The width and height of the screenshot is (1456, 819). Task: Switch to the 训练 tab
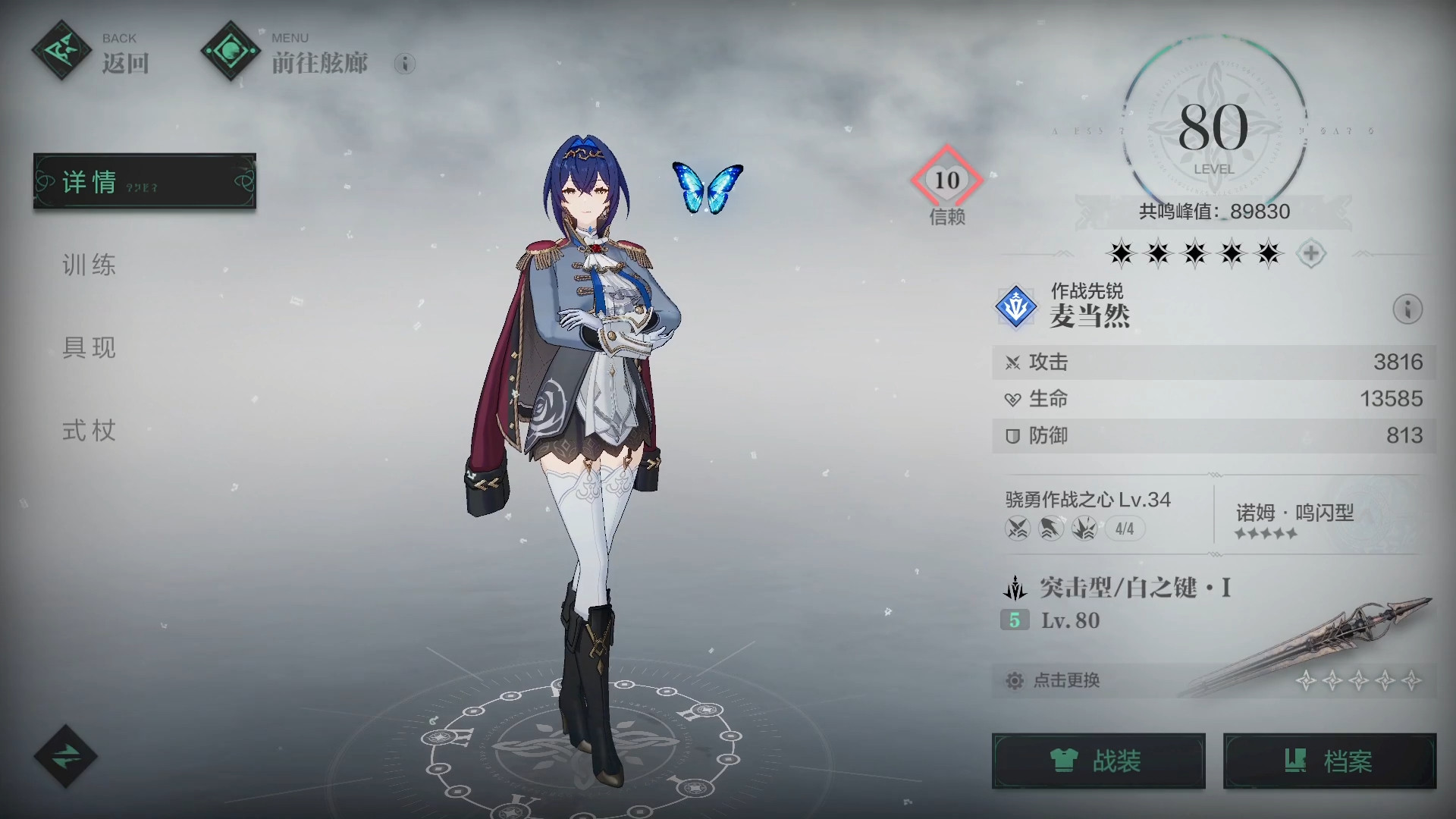(x=89, y=265)
